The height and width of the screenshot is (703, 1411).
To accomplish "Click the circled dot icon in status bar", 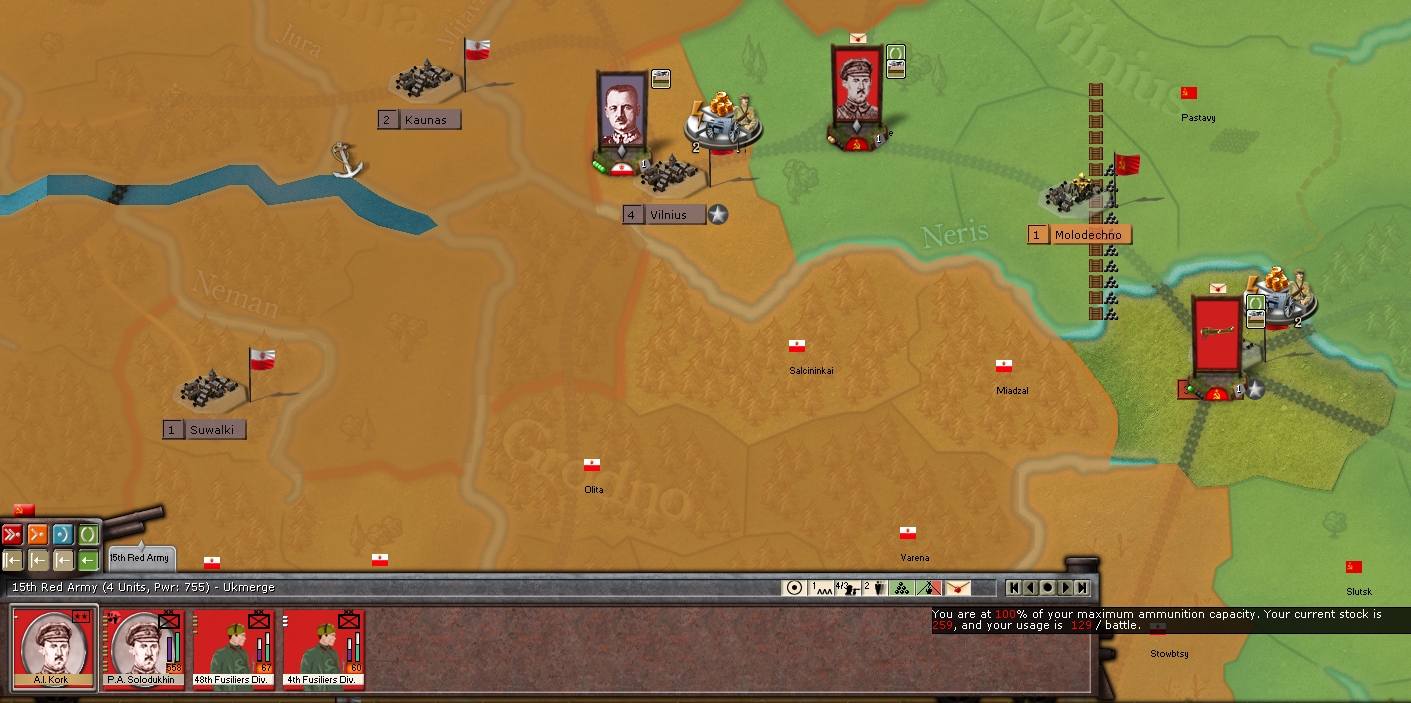I will pos(795,588).
